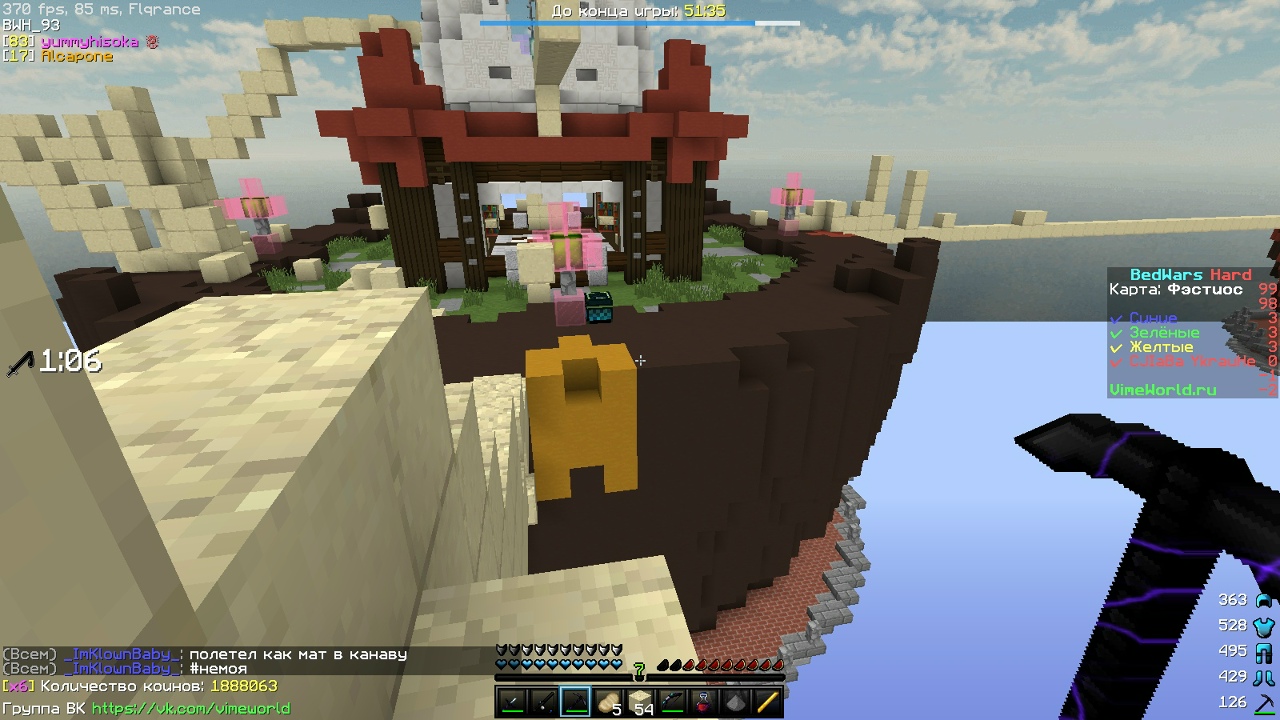The width and height of the screenshot is (1280, 720).
Task: Choose the highlighted pickaxe hotbar slot
Action: pos(576,702)
